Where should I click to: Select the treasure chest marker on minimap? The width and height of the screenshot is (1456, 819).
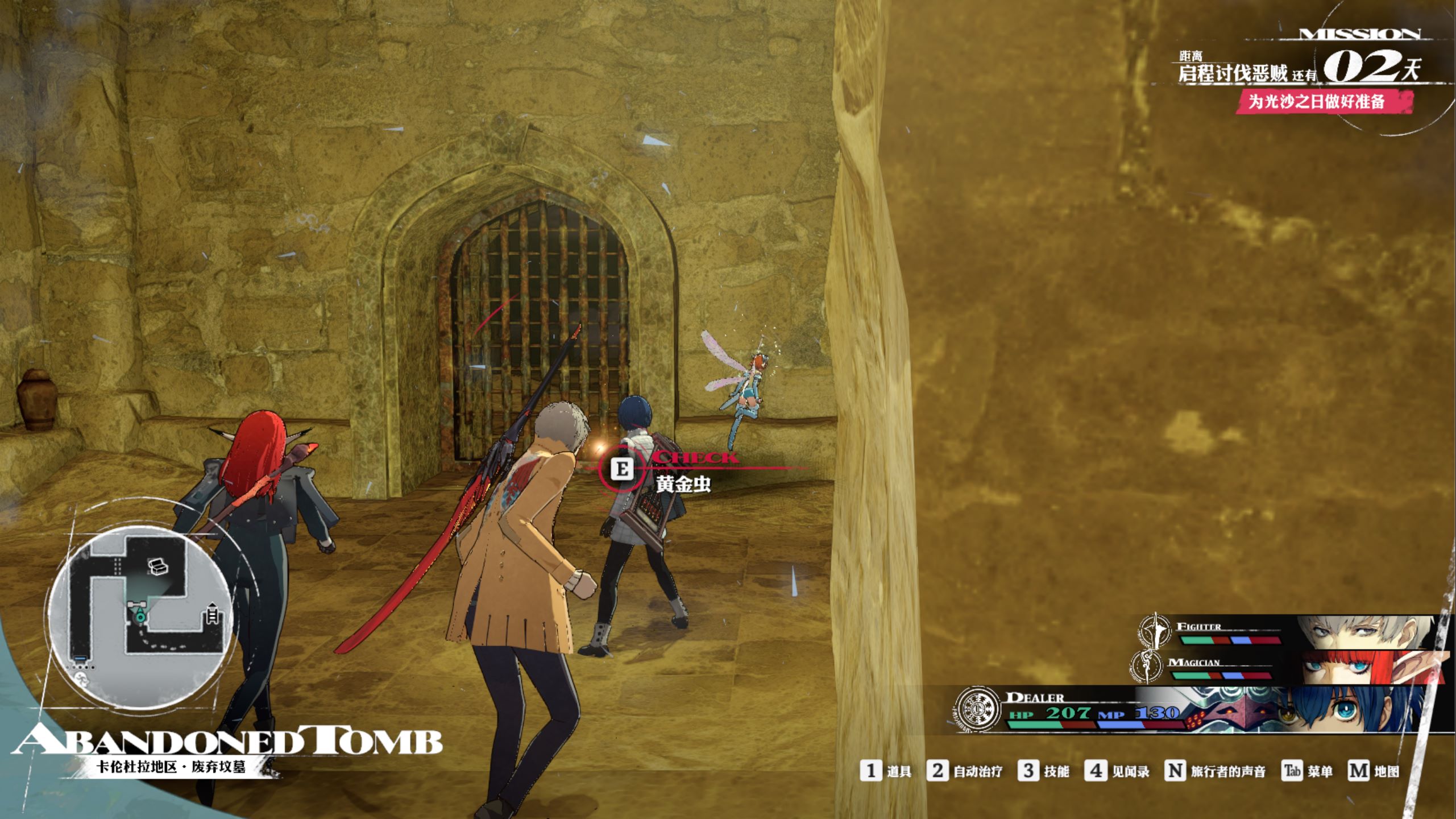click(158, 566)
